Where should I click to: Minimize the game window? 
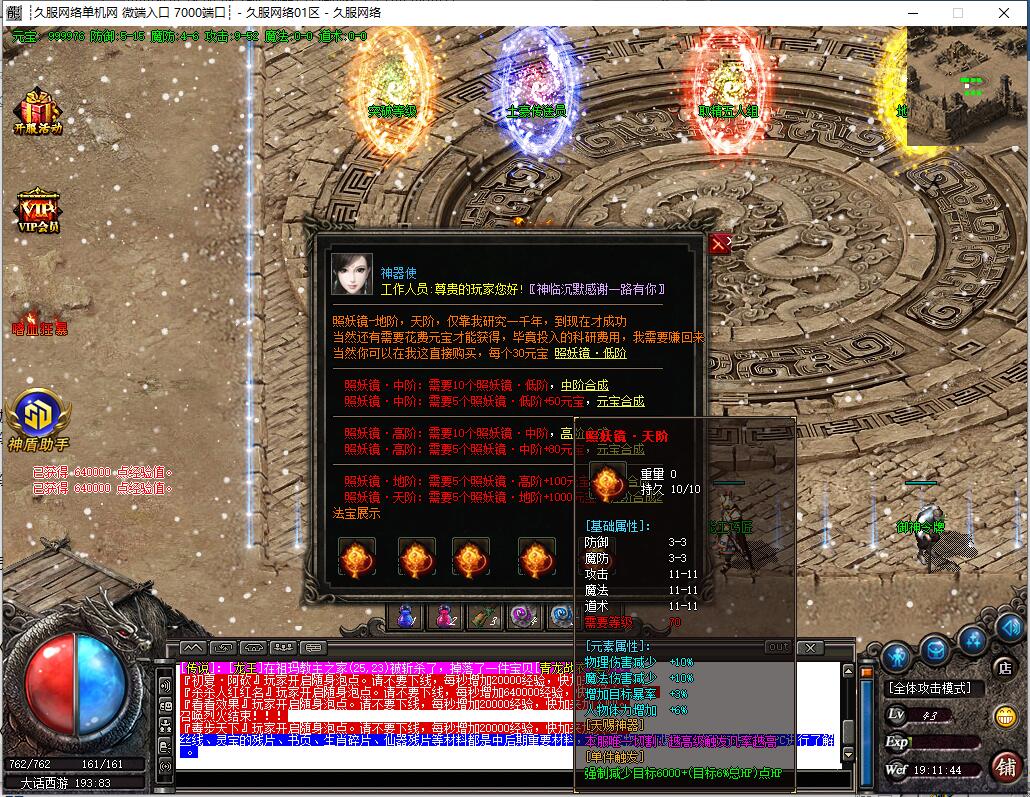tap(912, 13)
